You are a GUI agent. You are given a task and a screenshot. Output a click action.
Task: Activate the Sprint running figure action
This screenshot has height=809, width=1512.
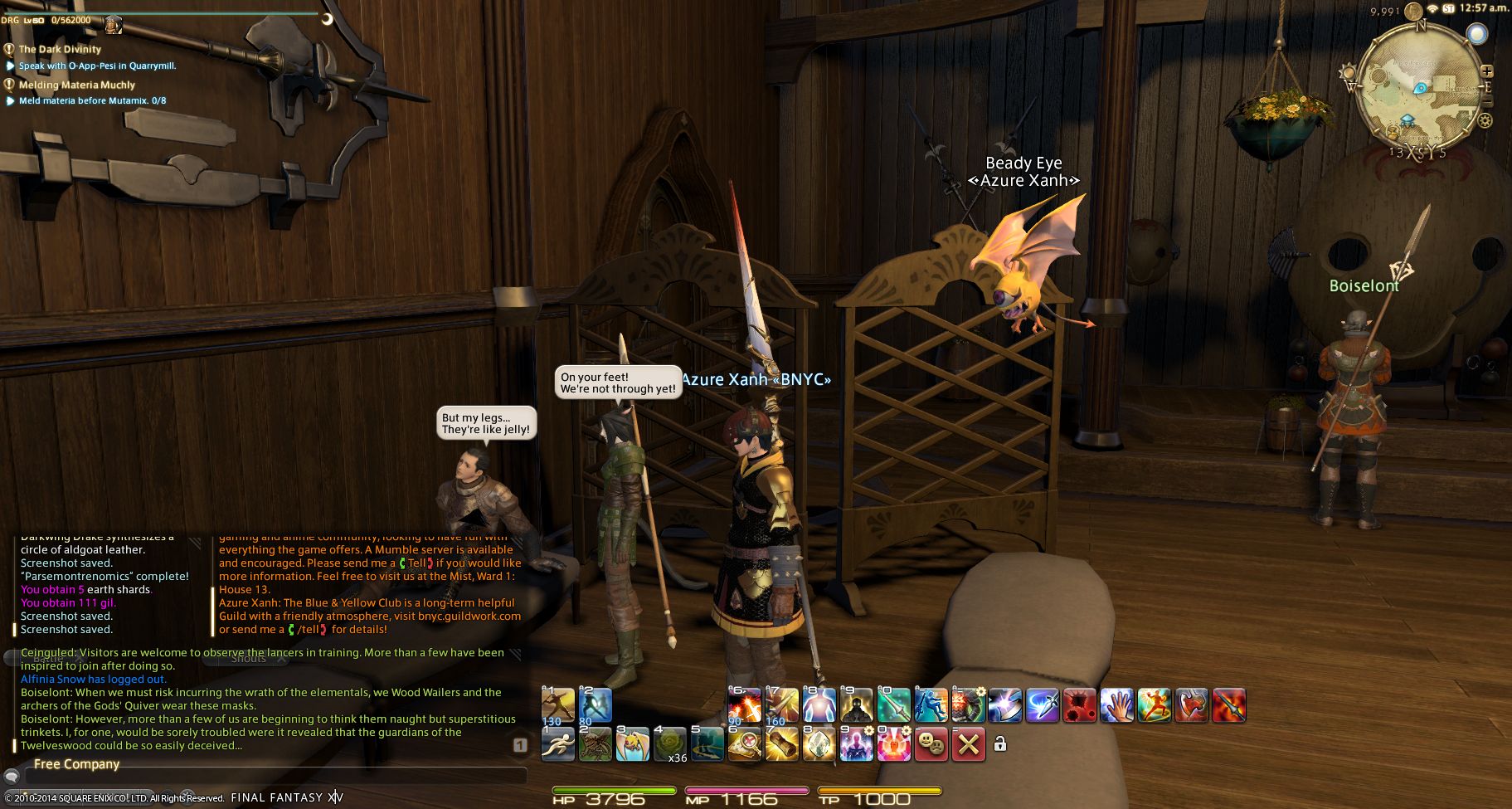pyautogui.click(x=557, y=744)
